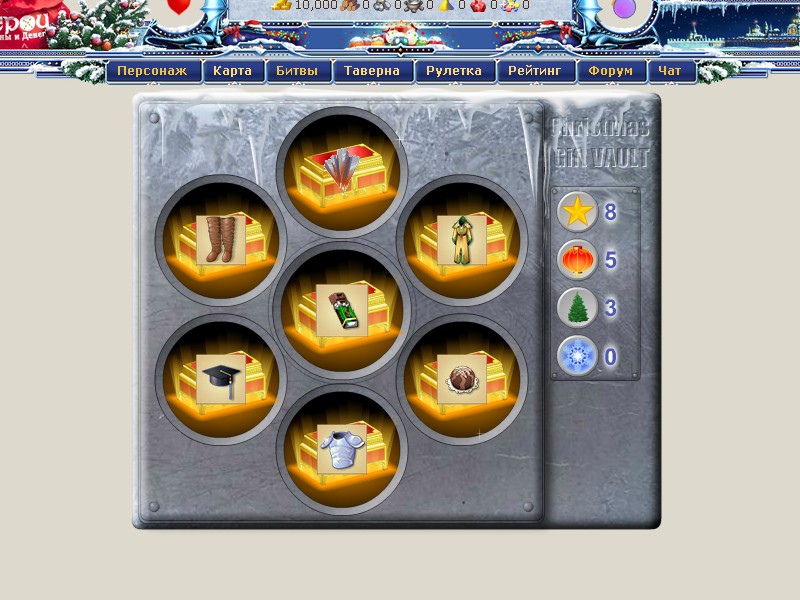Show the Рейтинг page

point(538,71)
